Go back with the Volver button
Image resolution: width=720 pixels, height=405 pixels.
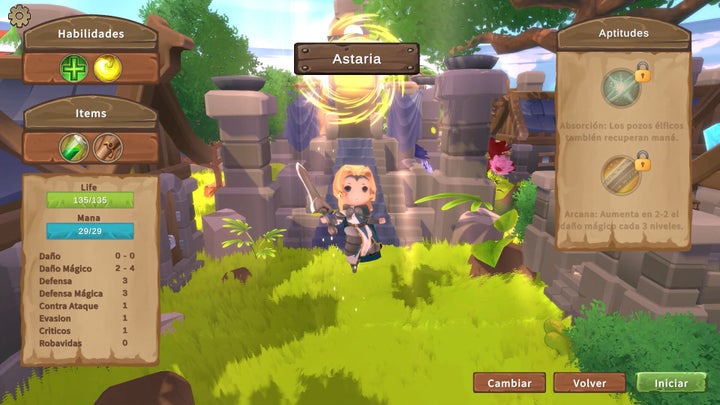coord(589,383)
